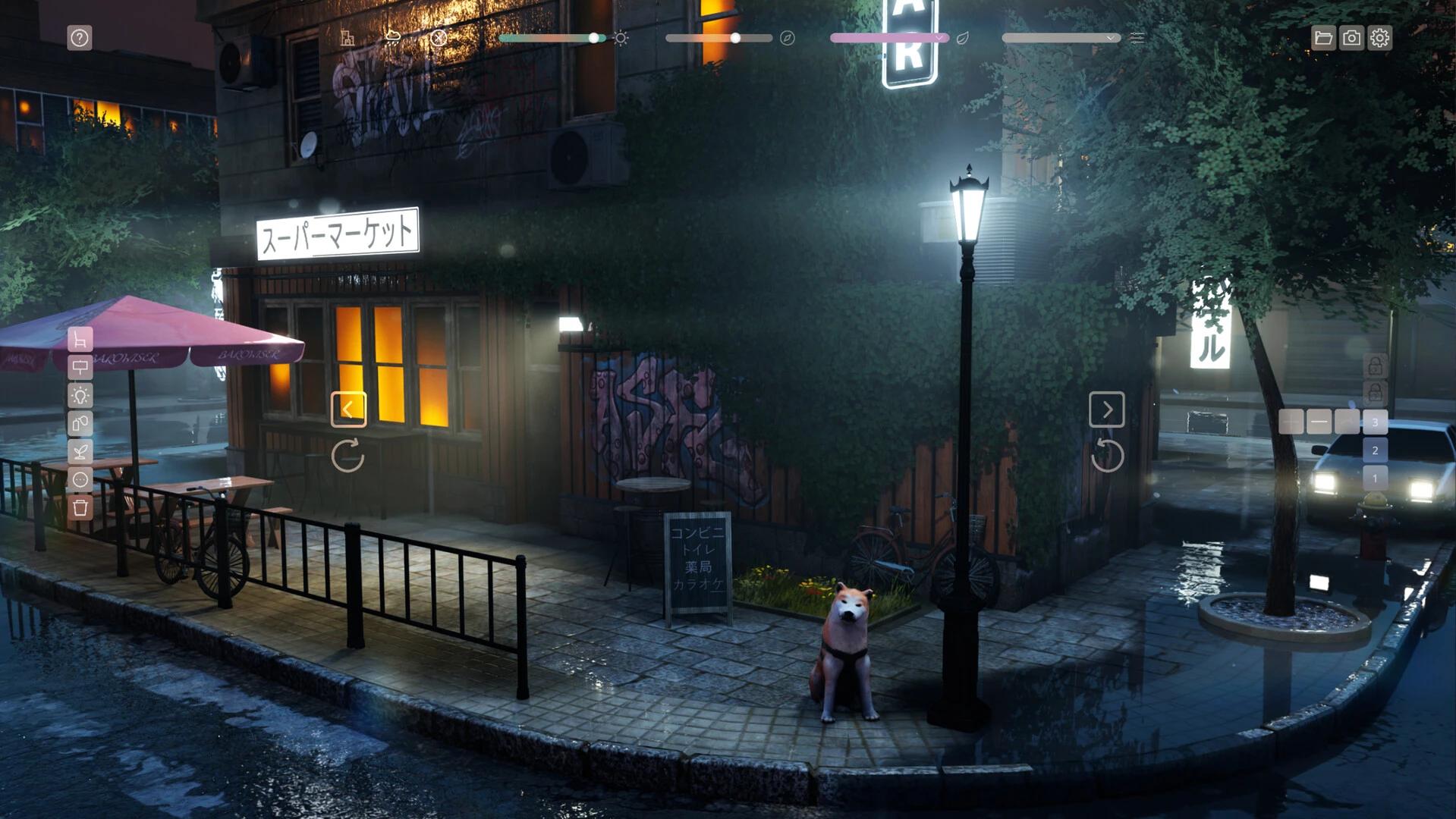
Task: Expand the pink slider's chevron dropdown
Action: [x=939, y=38]
